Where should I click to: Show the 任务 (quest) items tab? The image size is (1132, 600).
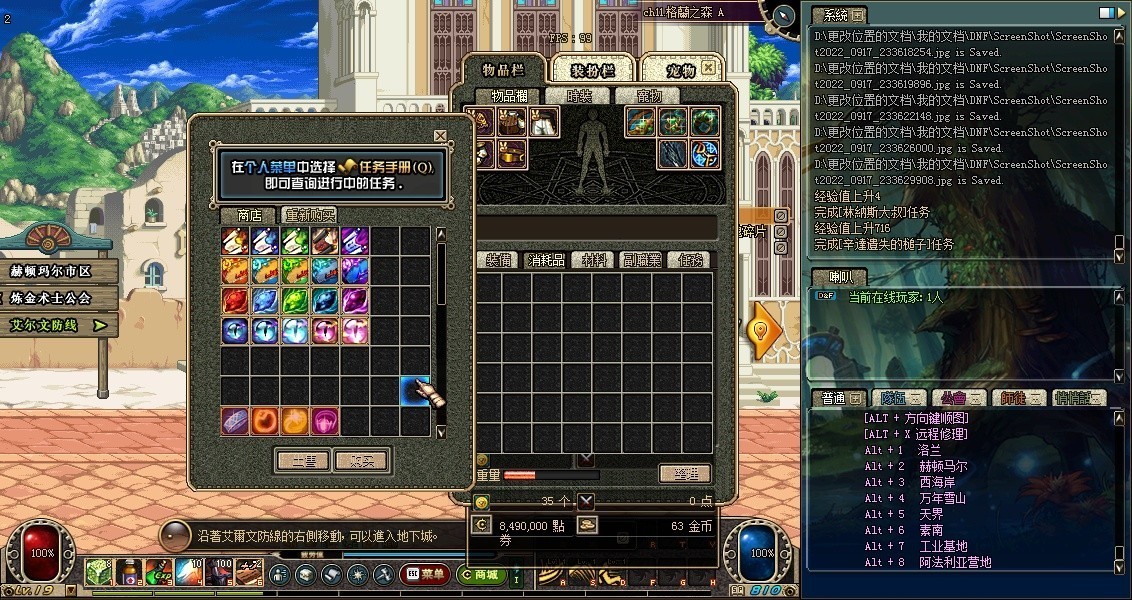tap(691, 260)
